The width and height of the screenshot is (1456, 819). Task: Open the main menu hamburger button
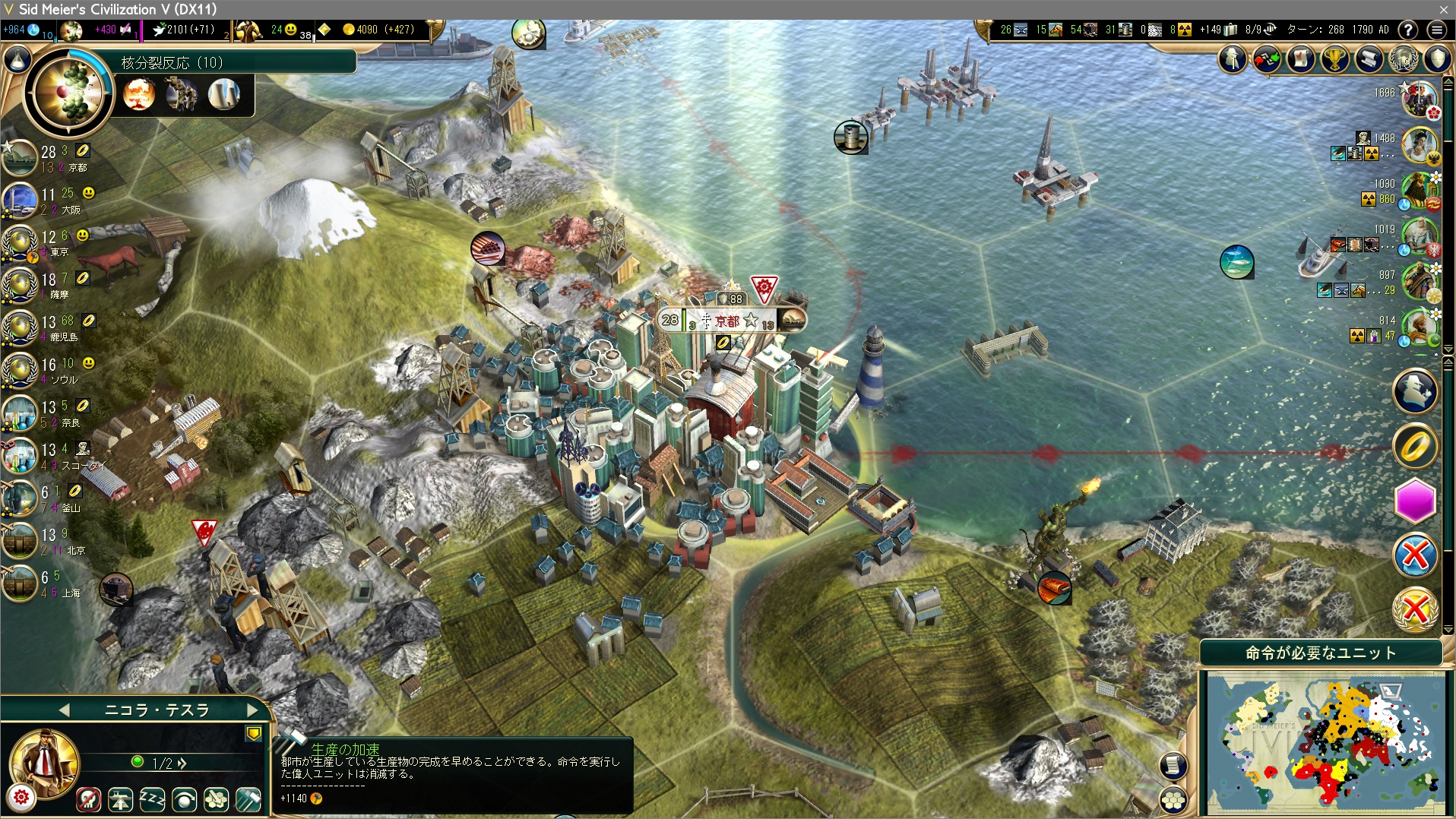point(1436,30)
